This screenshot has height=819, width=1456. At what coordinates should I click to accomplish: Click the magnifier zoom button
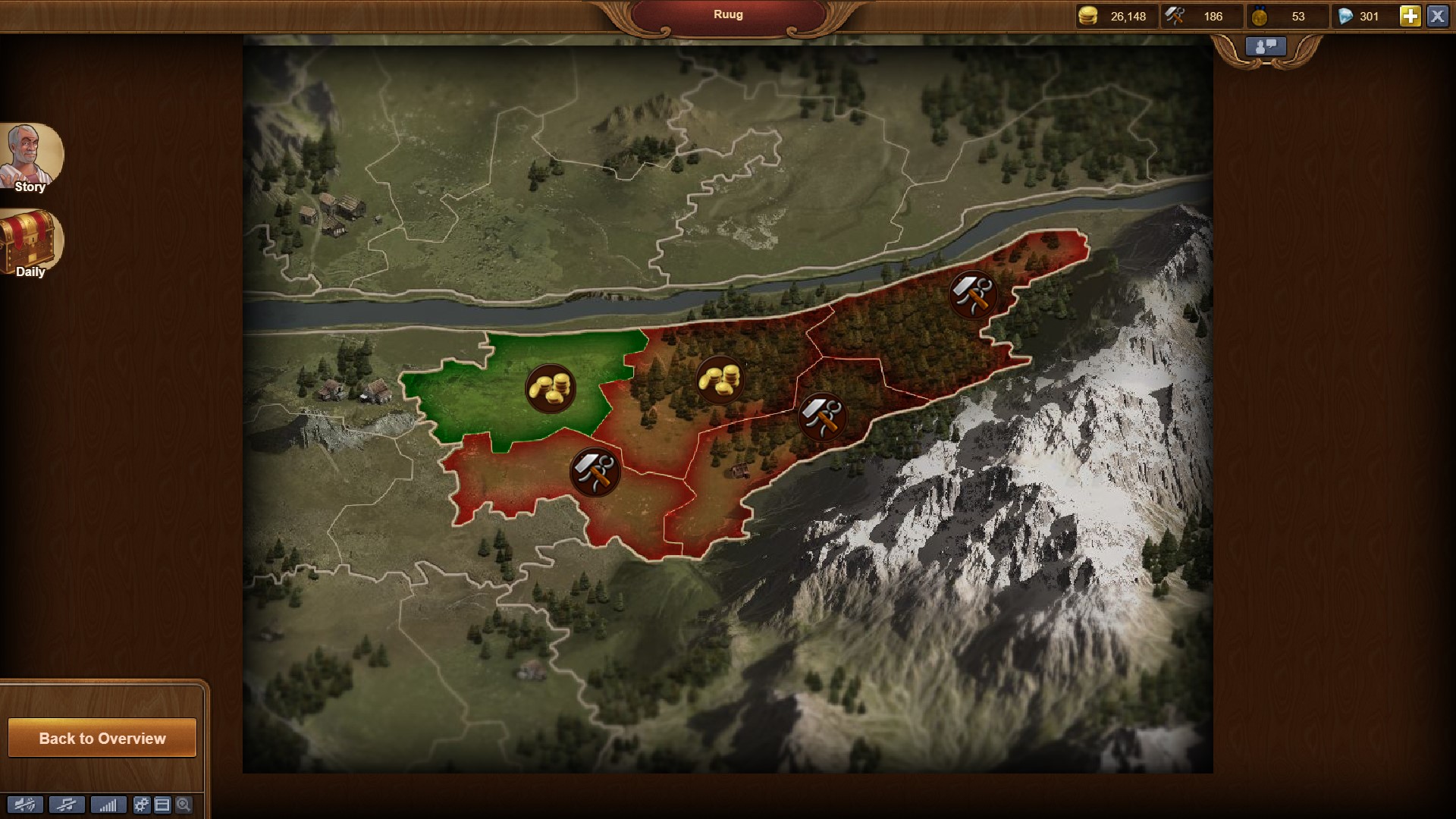pyautogui.click(x=184, y=805)
